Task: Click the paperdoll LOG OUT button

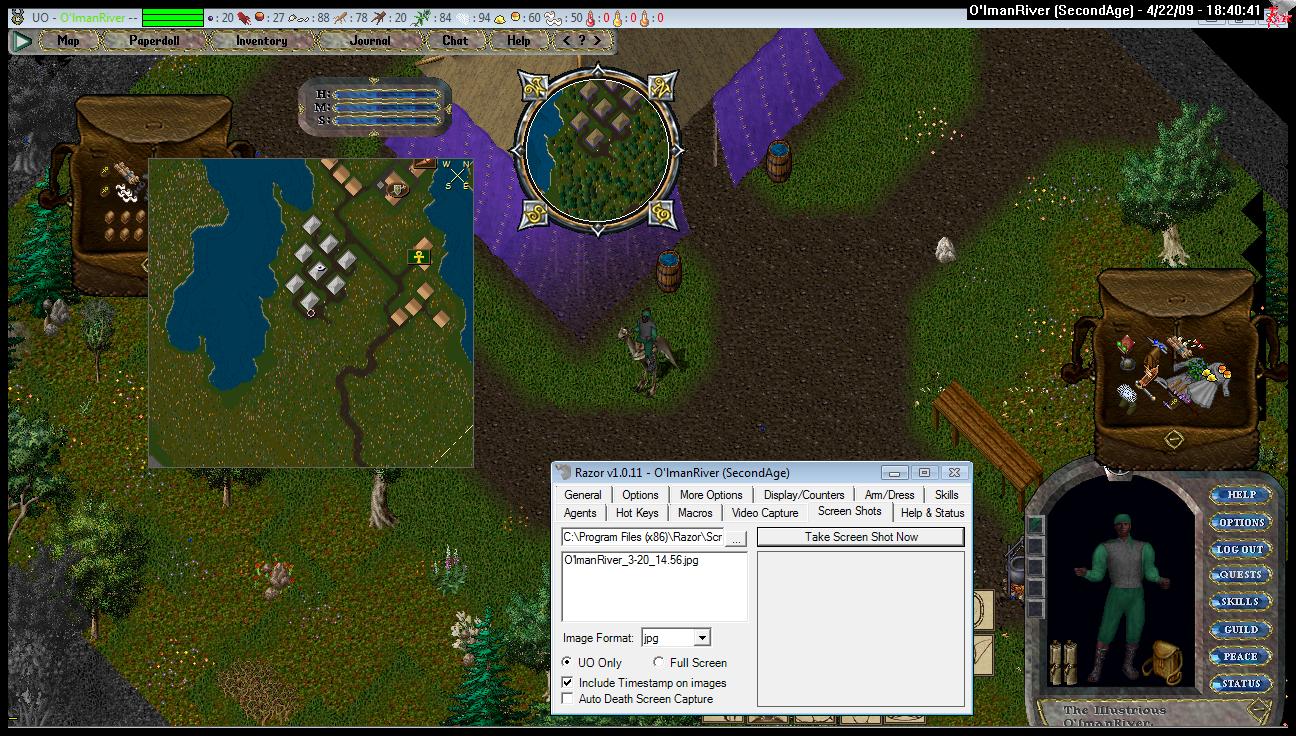Action: click(1240, 549)
